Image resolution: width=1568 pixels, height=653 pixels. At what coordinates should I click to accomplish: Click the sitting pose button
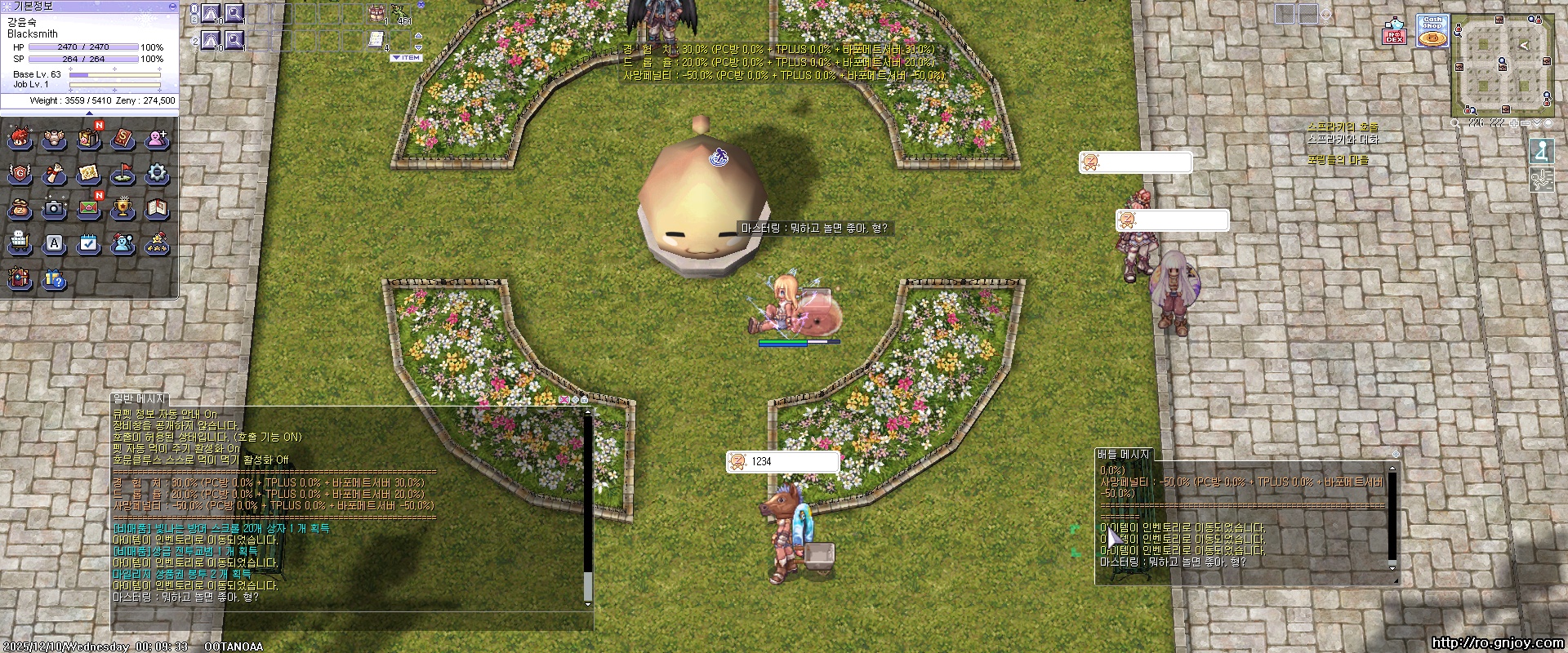pyautogui.click(x=1542, y=151)
